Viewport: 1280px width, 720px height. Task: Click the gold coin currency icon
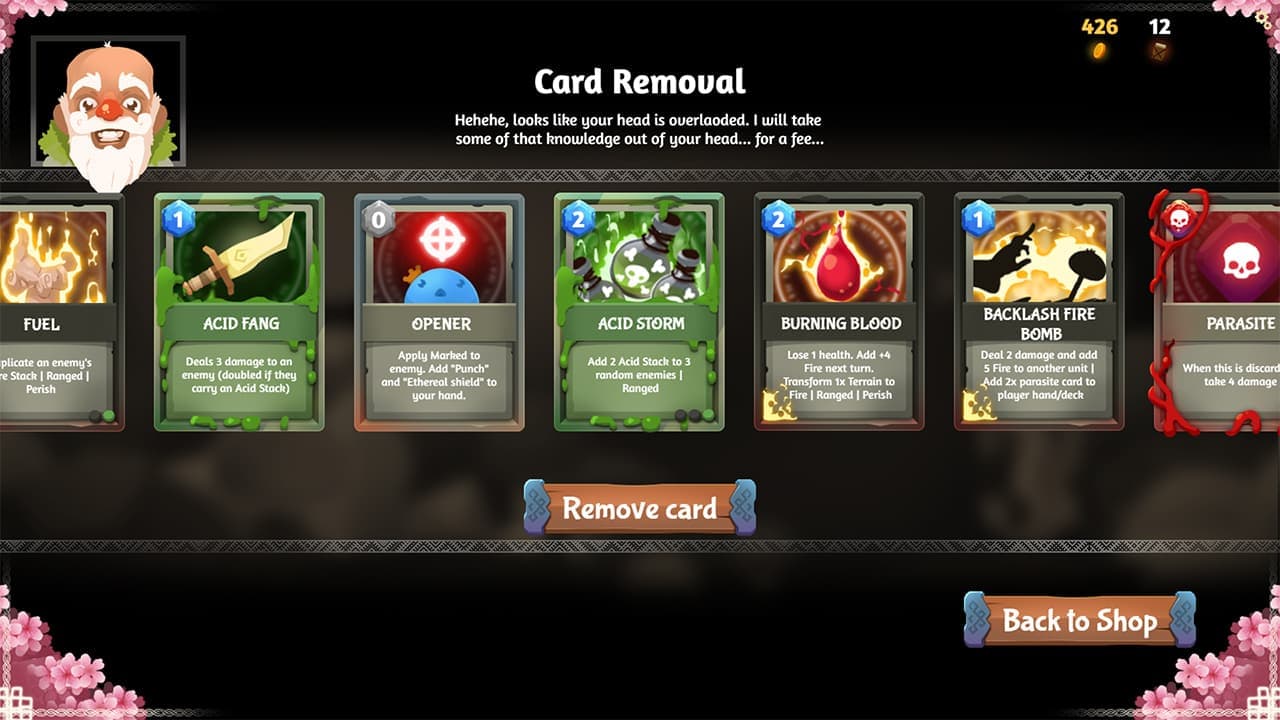(1100, 50)
